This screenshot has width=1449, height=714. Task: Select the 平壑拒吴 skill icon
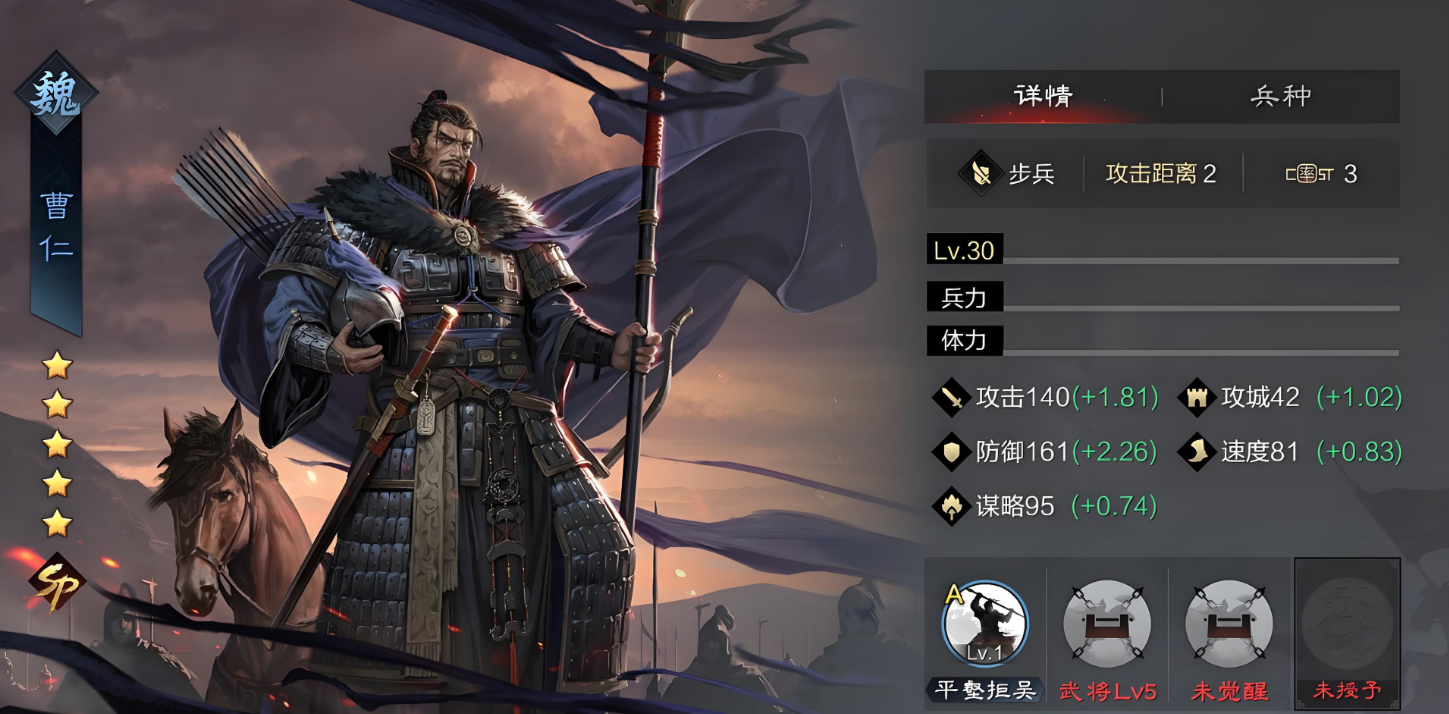[985, 625]
